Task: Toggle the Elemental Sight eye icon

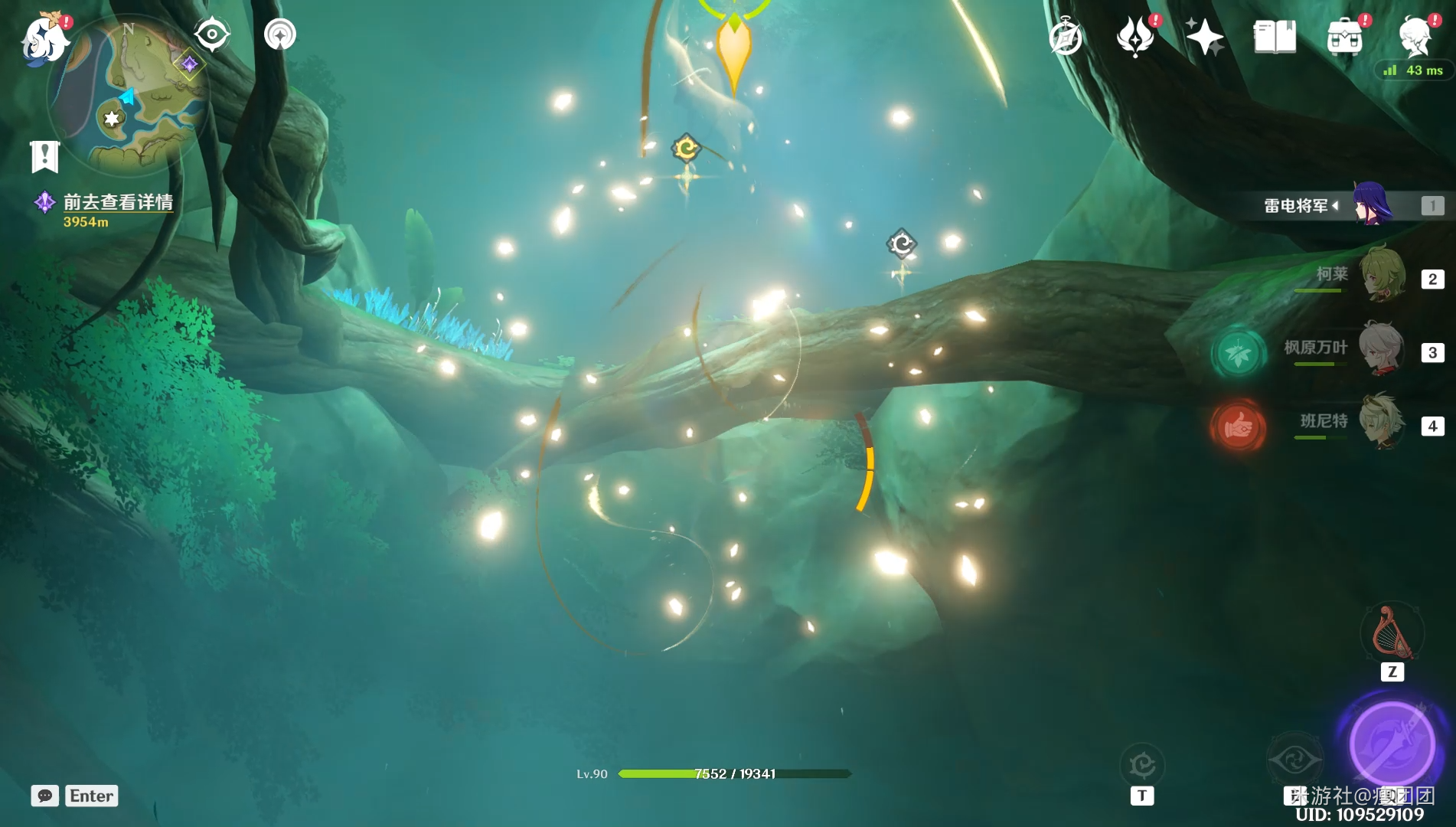Action: (x=211, y=34)
